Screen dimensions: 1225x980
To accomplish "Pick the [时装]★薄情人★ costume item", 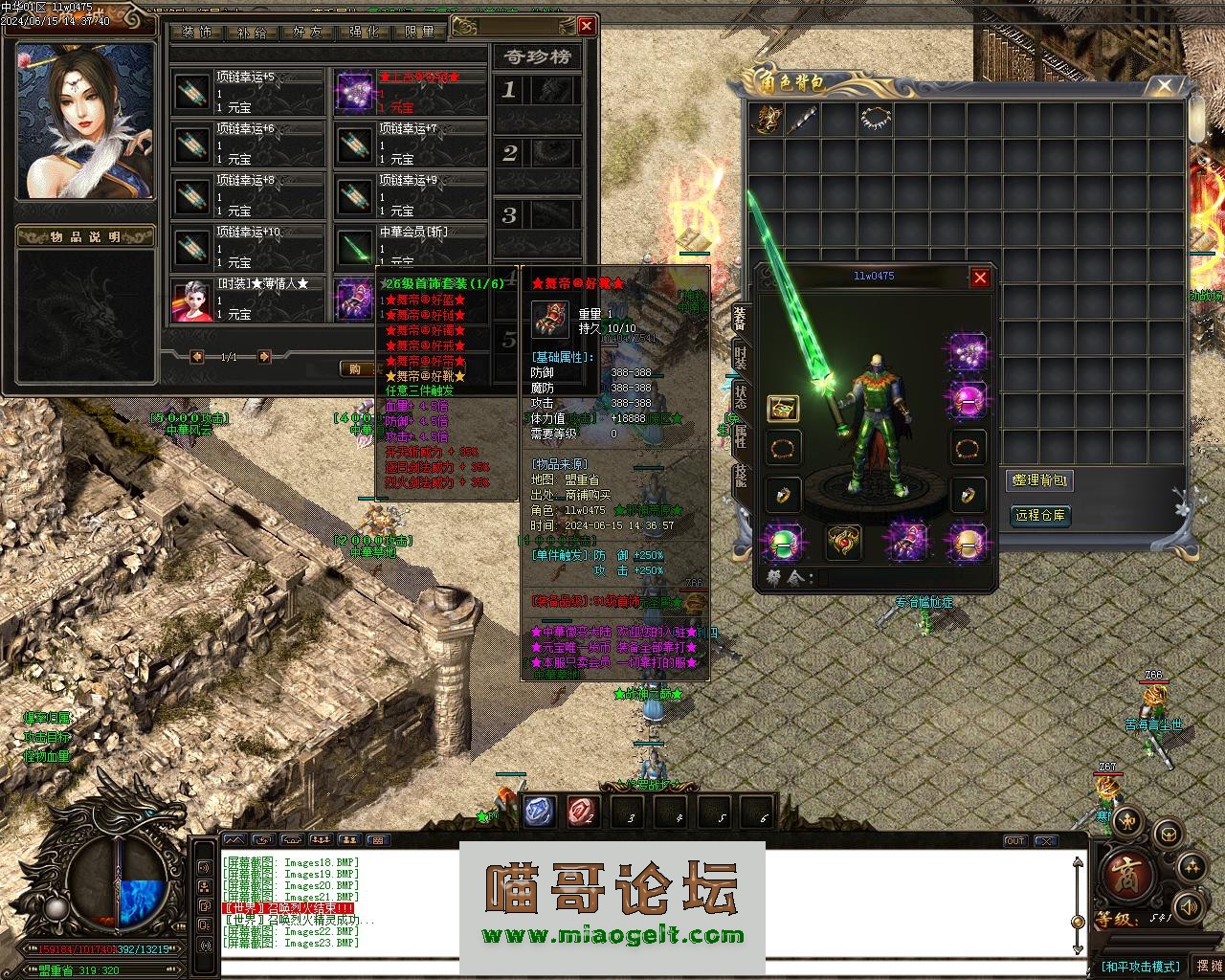I will coord(249,299).
